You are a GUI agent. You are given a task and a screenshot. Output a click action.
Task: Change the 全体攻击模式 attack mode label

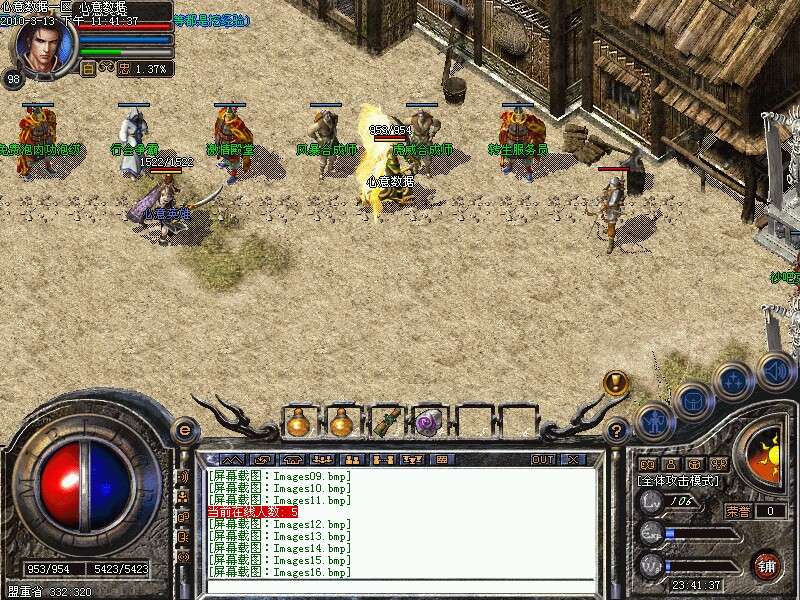click(680, 481)
